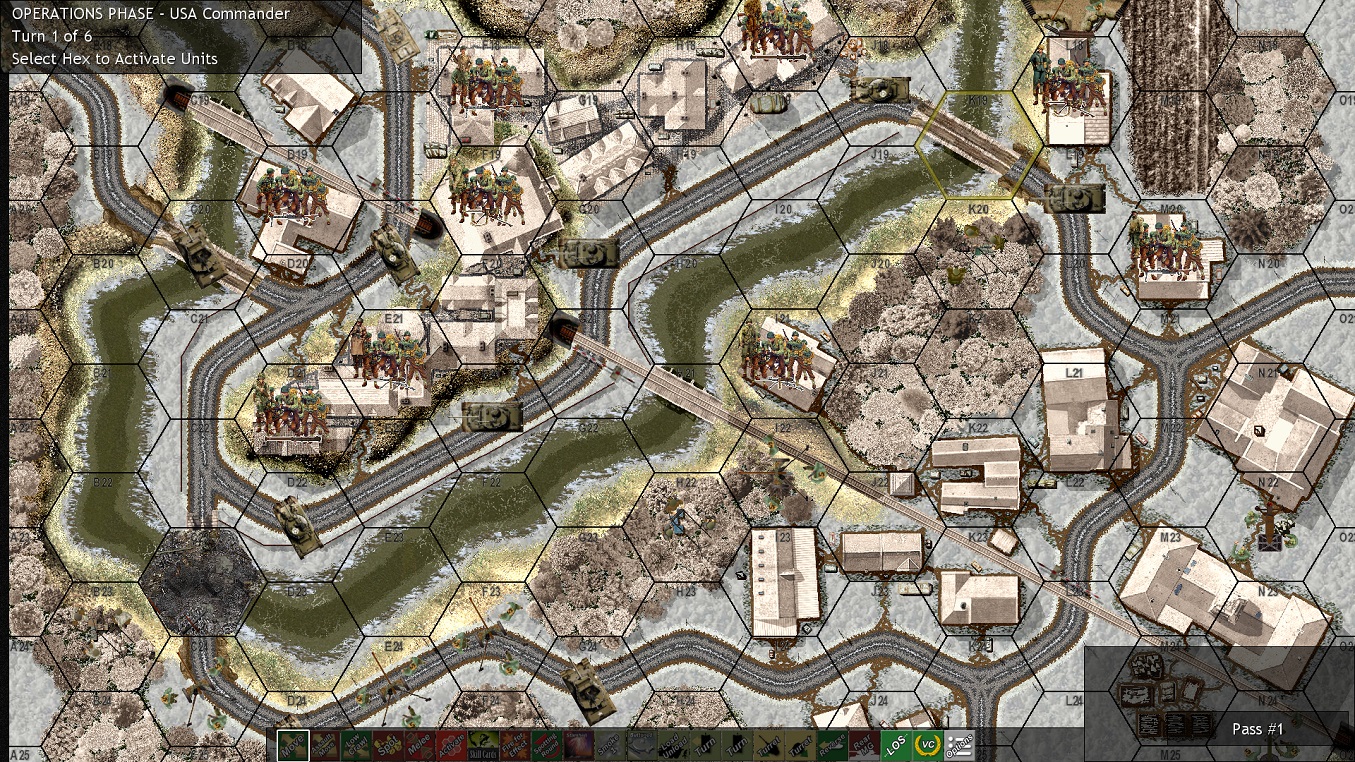1355x762 pixels.
Task: Select the Spot action icon
Action: (x=389, y=744)
